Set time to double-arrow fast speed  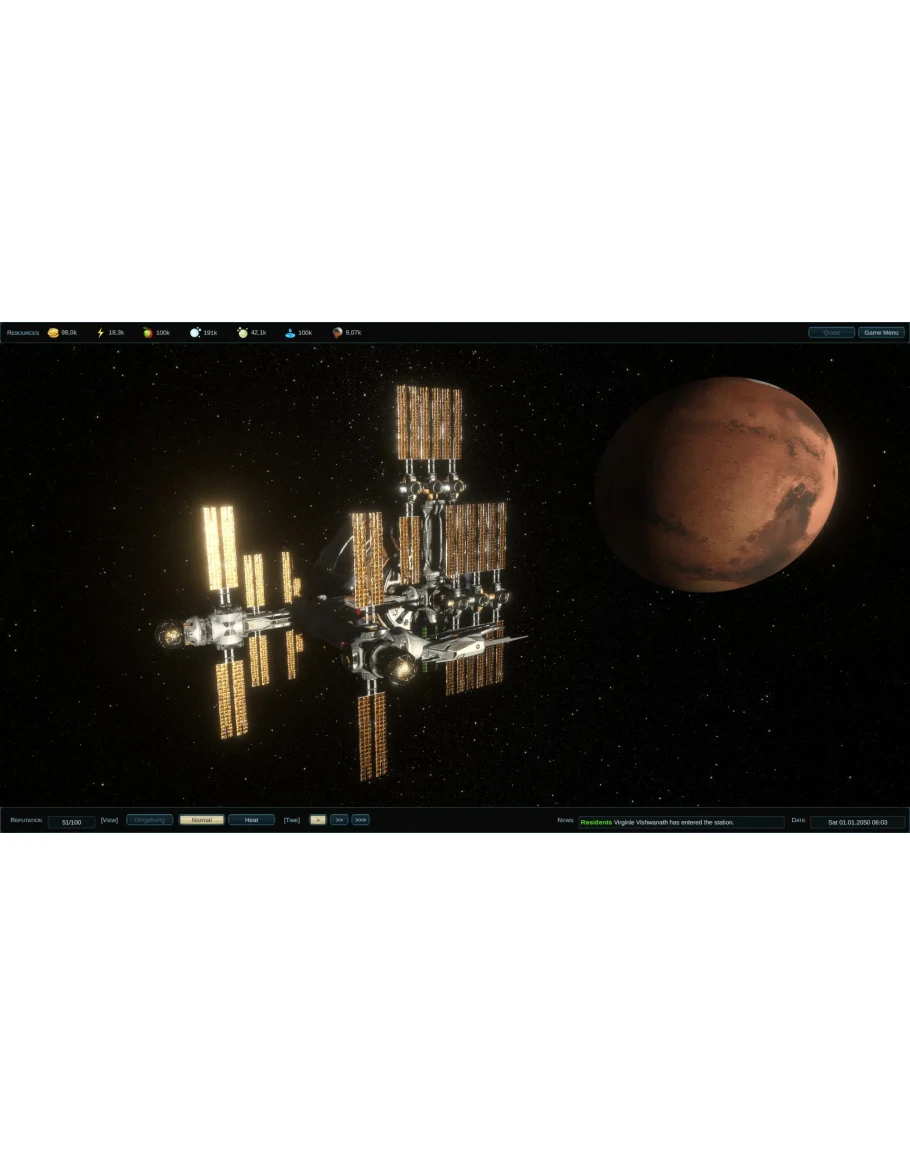pos(339,820)
